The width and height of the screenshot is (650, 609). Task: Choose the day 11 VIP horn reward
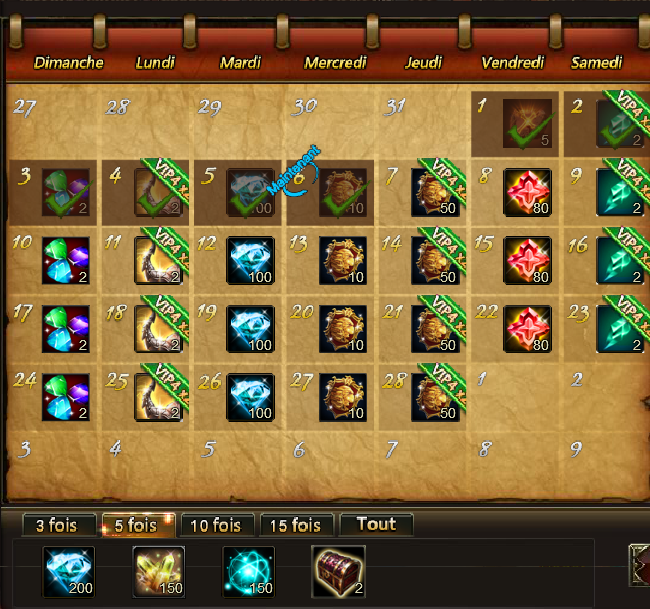158,259
